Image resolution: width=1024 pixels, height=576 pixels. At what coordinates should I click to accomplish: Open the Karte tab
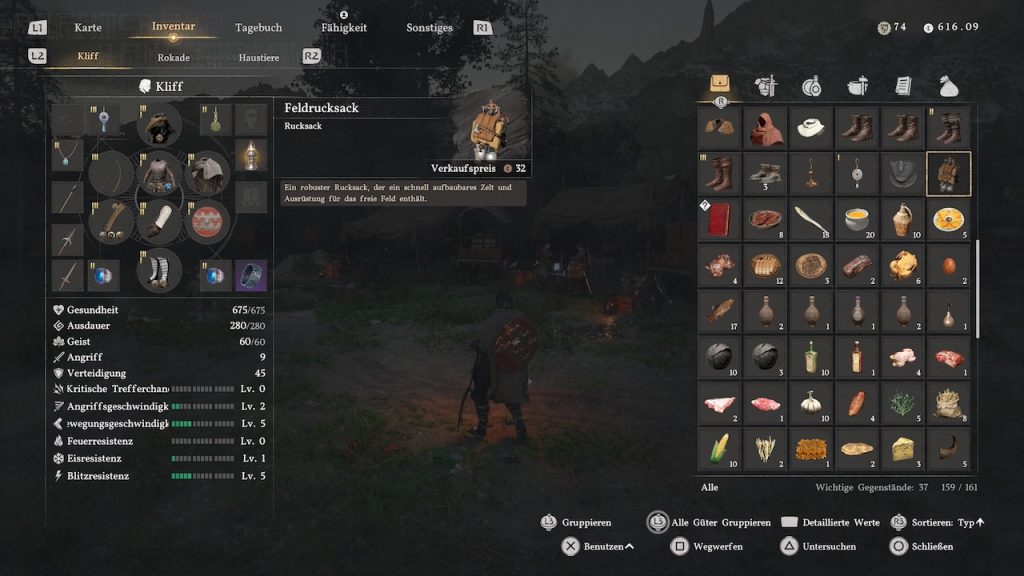[x=88, y=28]
